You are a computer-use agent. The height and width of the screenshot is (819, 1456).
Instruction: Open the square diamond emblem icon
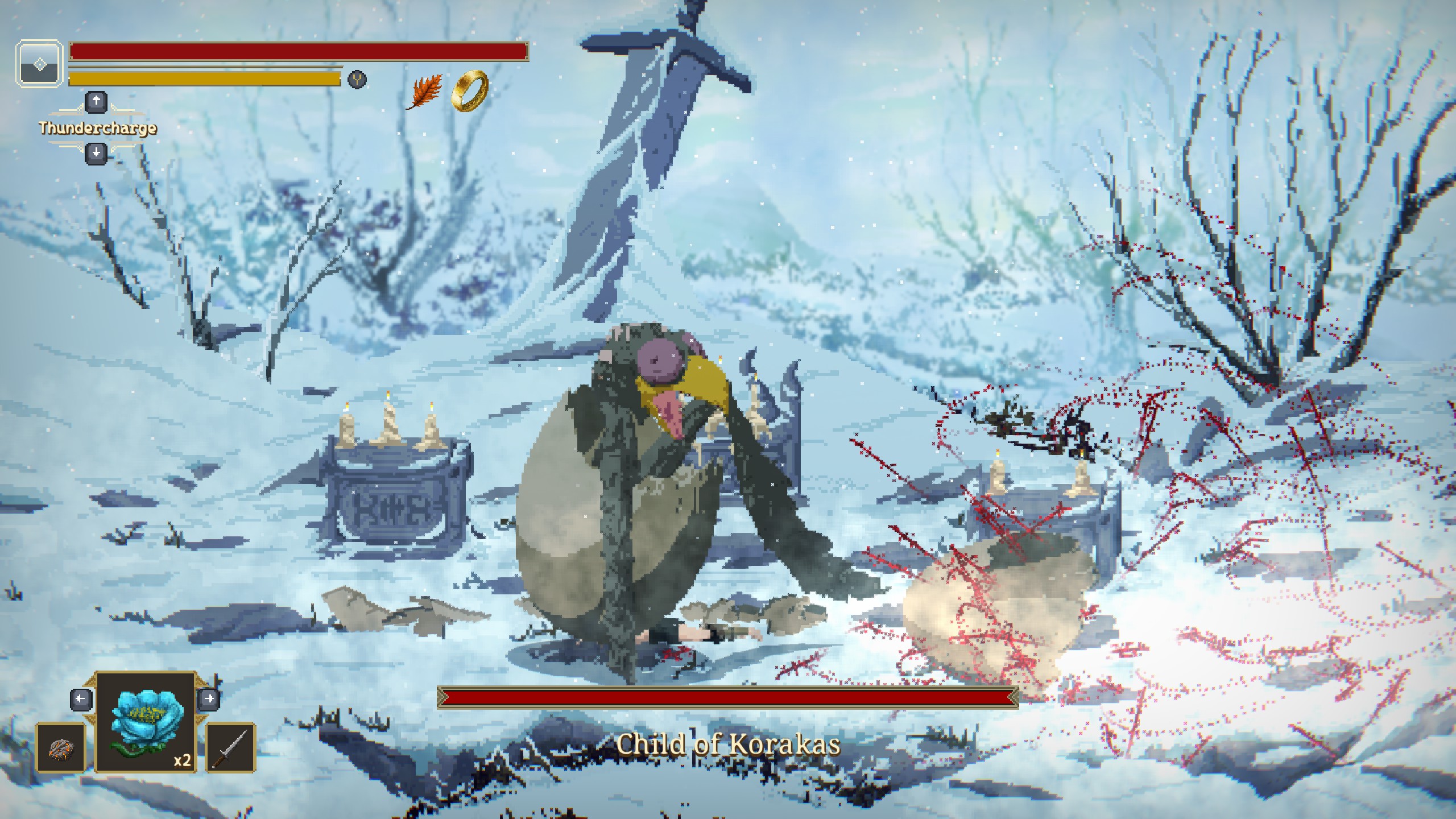39,64
